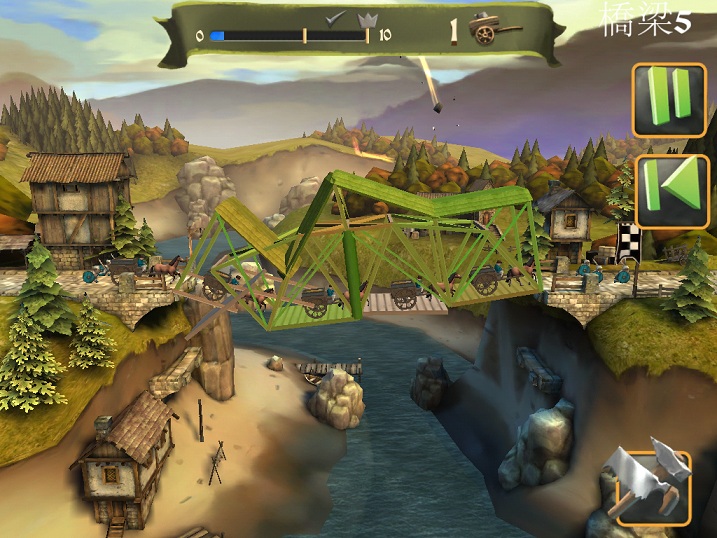
Task: Click the green rewind arrow button
Action: 671,190
